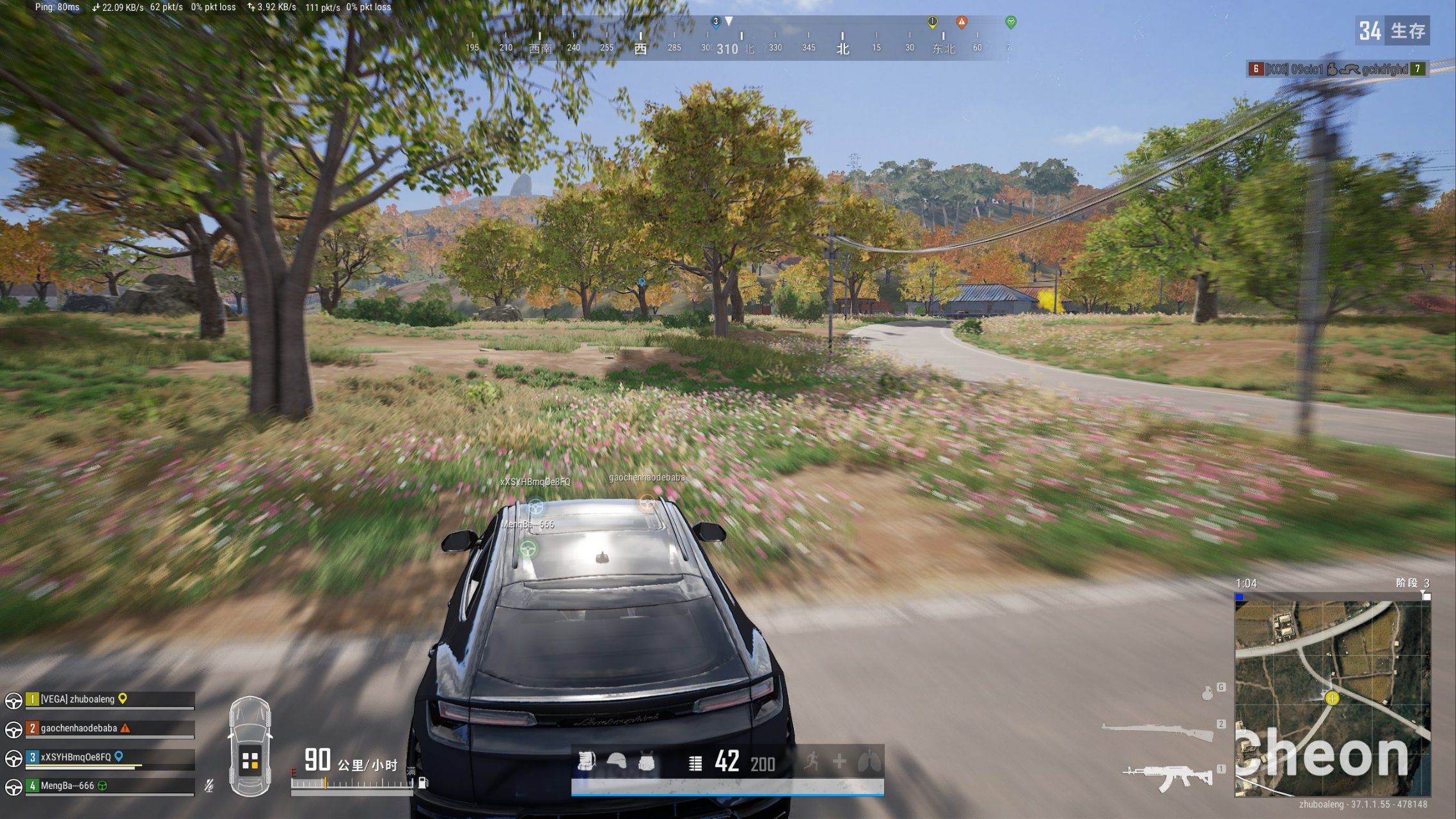1456x819 pixels.
Task: Select the bolt-action rifle in weapon slot 2
Action: [x=1158, y=730]
